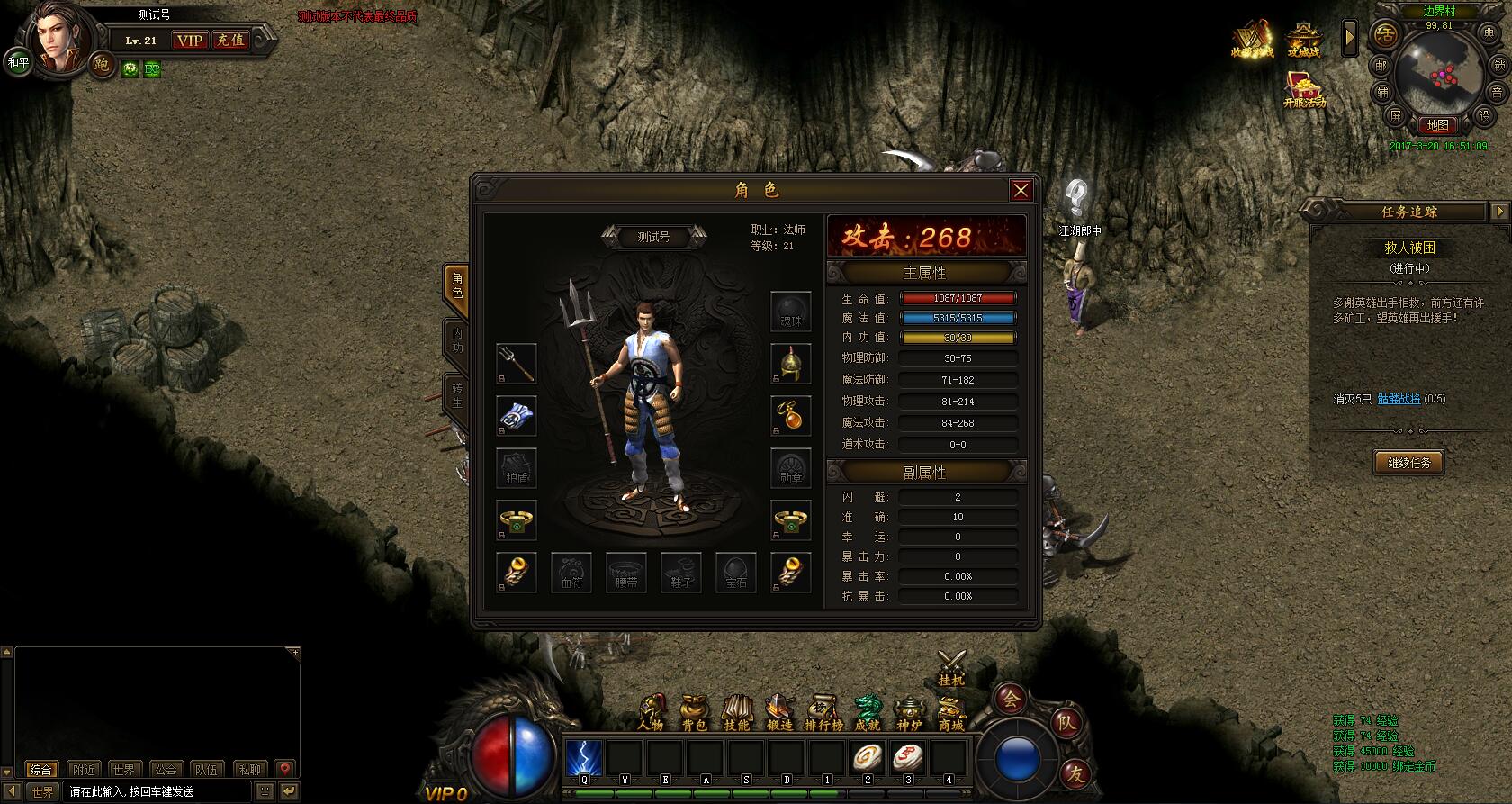
Task: Open the 地图 map button
Action: (1437, 125)
